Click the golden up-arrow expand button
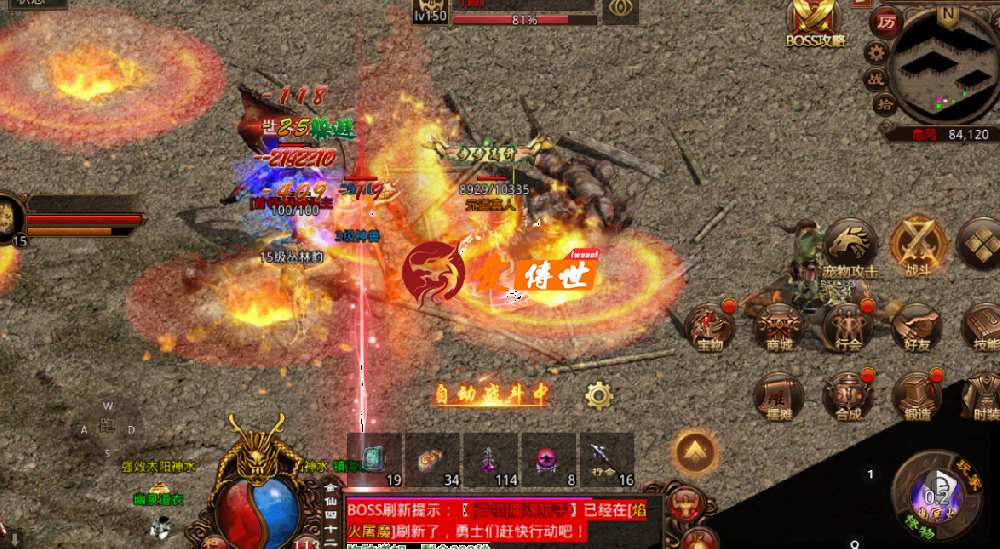 click(695, 454)
